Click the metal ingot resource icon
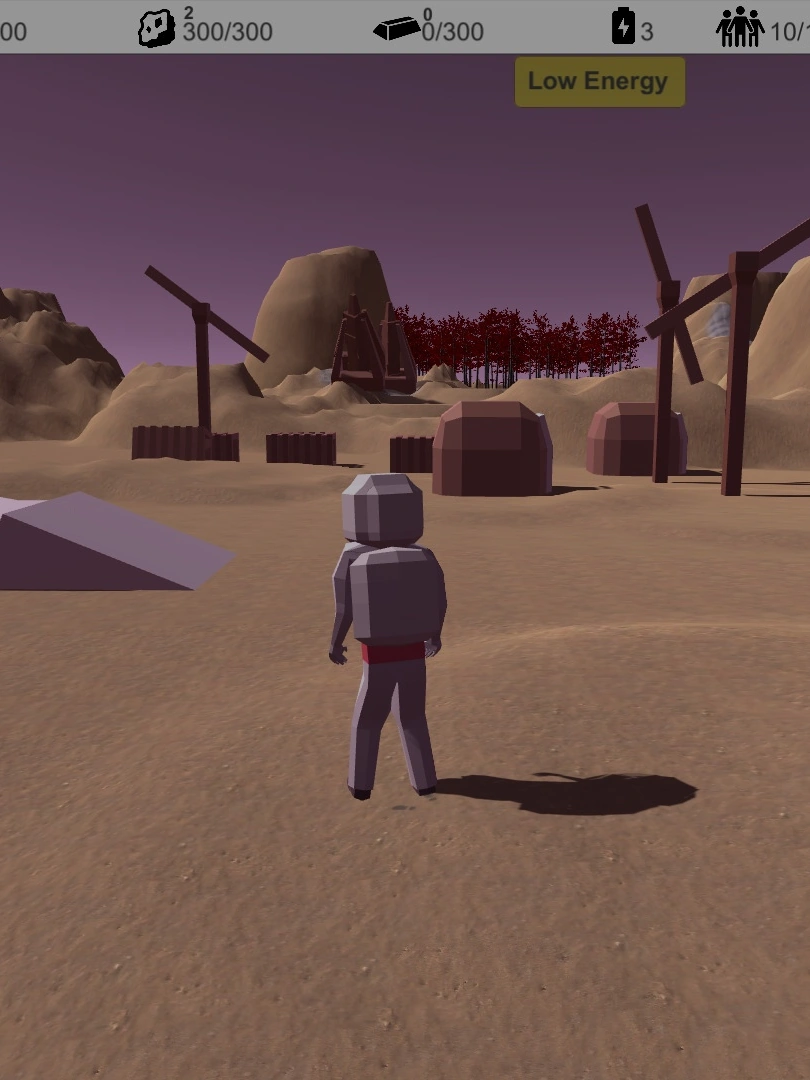This screenshot has width=810, height=1080. click(x=396, y=29)
